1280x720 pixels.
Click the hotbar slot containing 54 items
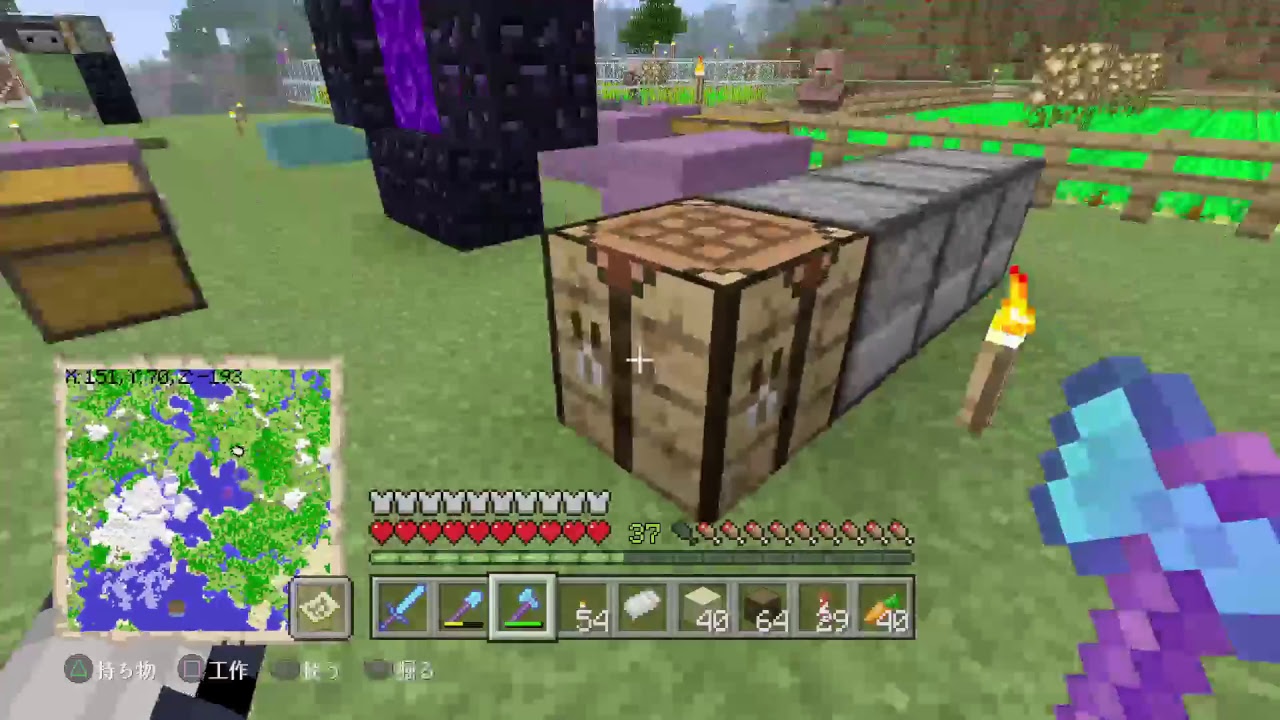582,608
